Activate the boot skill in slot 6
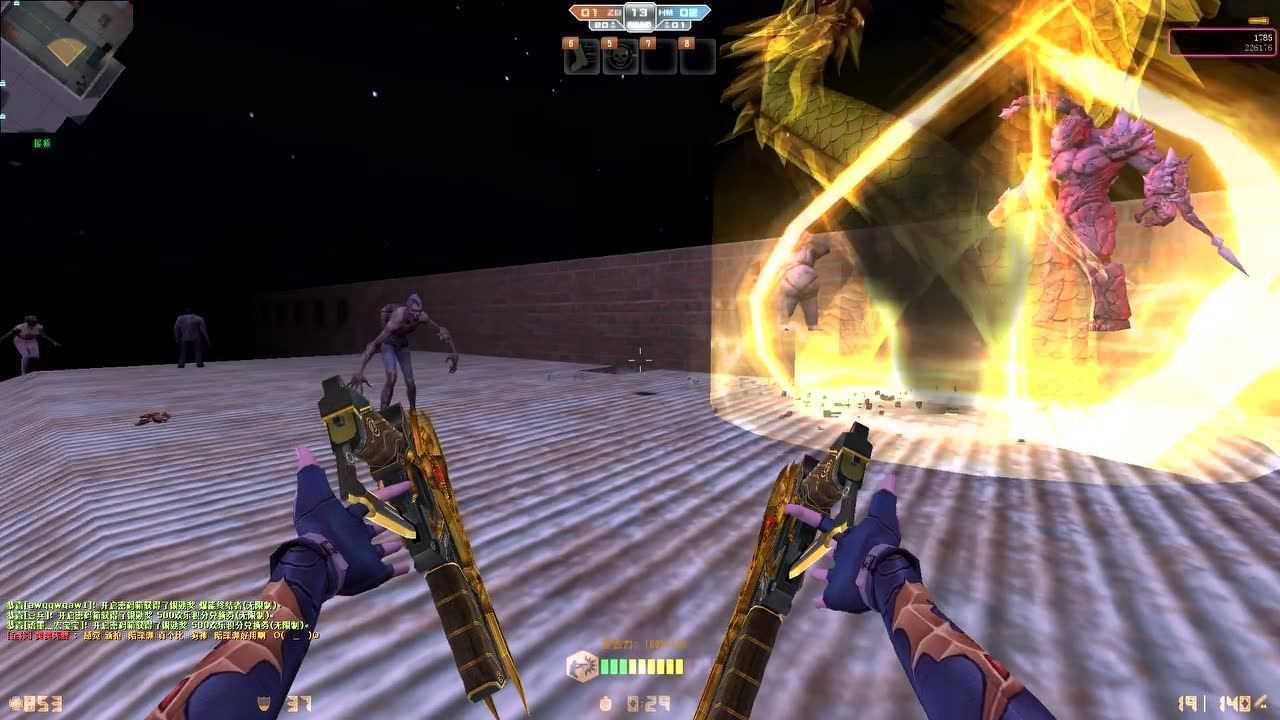 point(582,58)
